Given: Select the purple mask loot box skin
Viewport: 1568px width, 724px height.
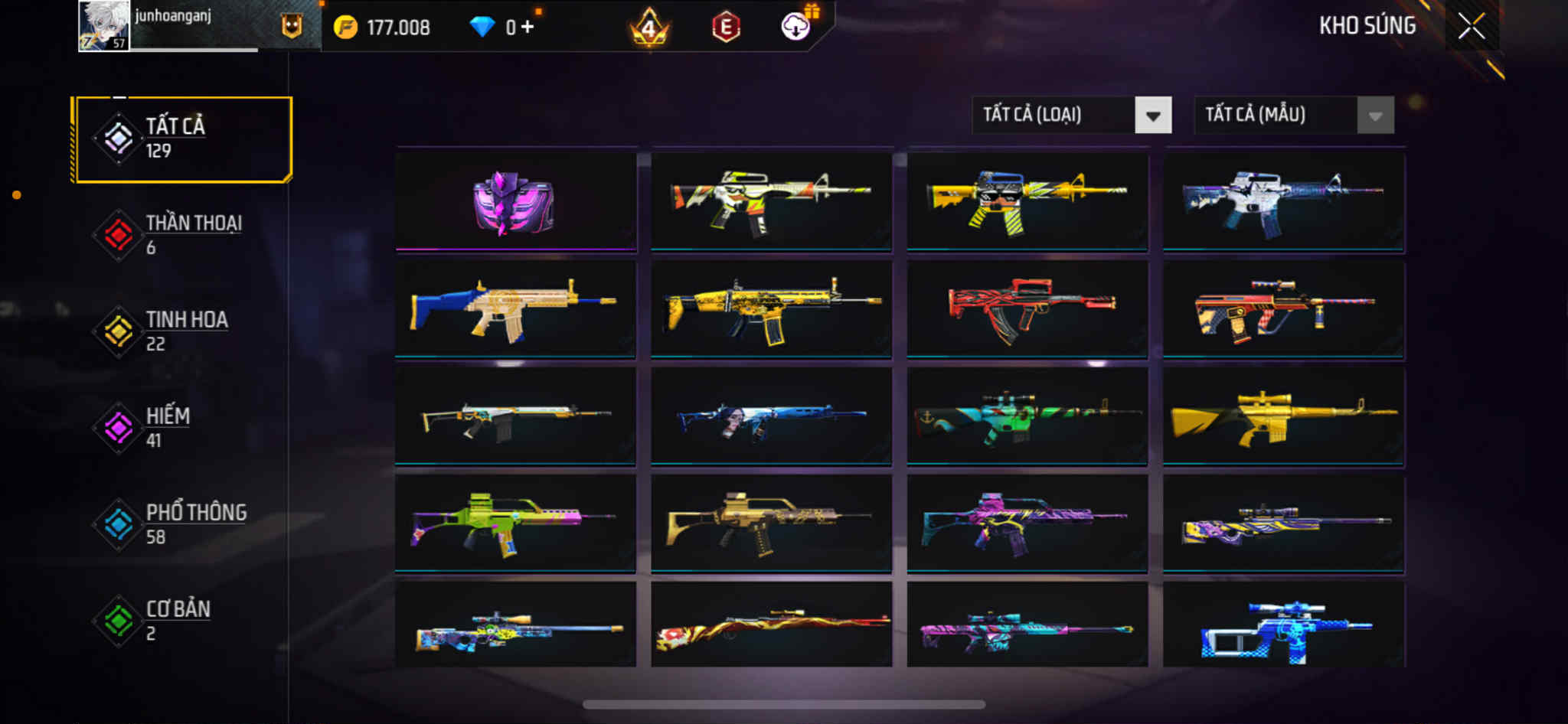Looking at the screenshot, I should pyautogui.click(x=515, y=201).
